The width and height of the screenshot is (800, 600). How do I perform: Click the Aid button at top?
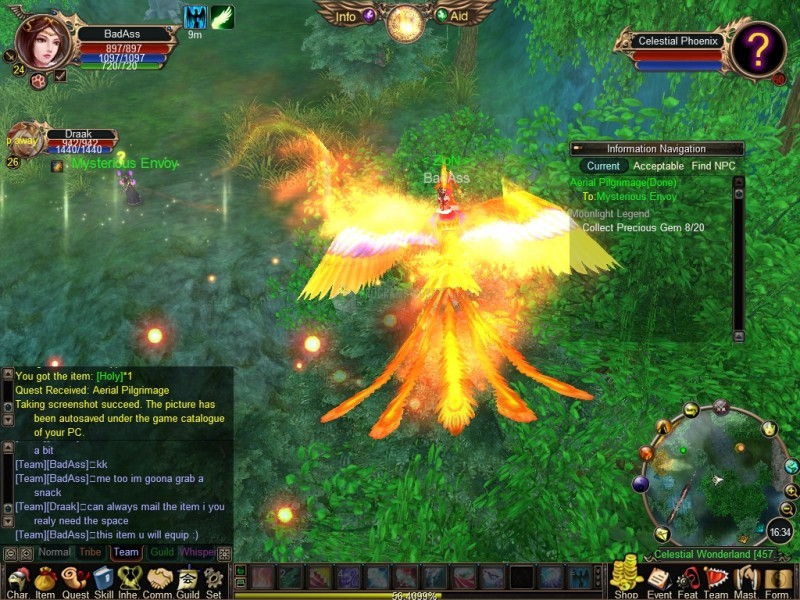(458, 16)
